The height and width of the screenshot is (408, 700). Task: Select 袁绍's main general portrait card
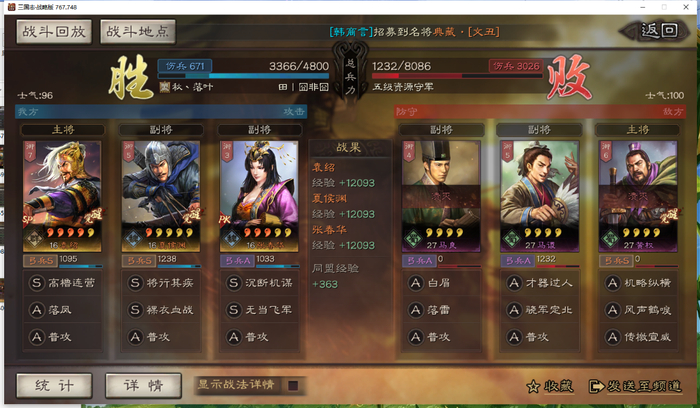(x=63, y=194)
